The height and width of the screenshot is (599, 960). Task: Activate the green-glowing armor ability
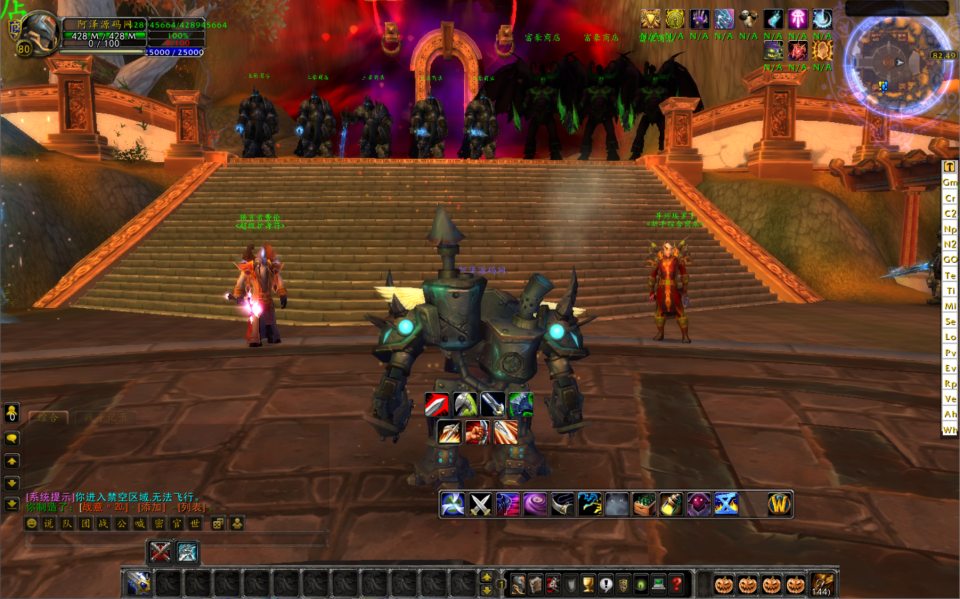[520, 405]
